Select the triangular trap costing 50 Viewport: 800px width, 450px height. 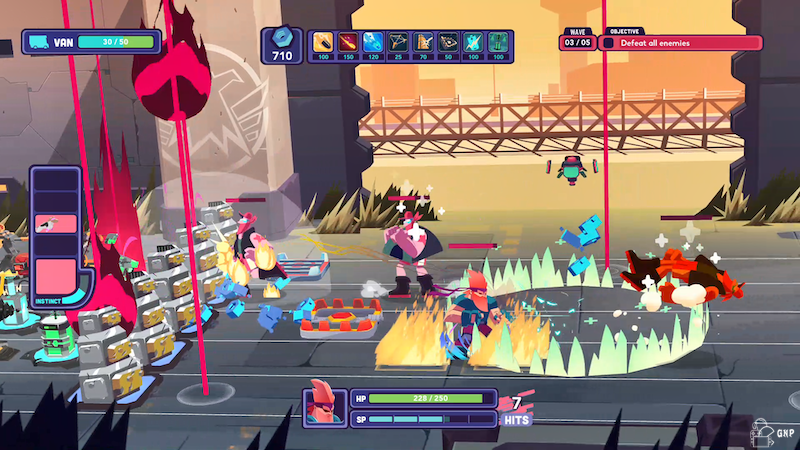[x=448, y=42]
